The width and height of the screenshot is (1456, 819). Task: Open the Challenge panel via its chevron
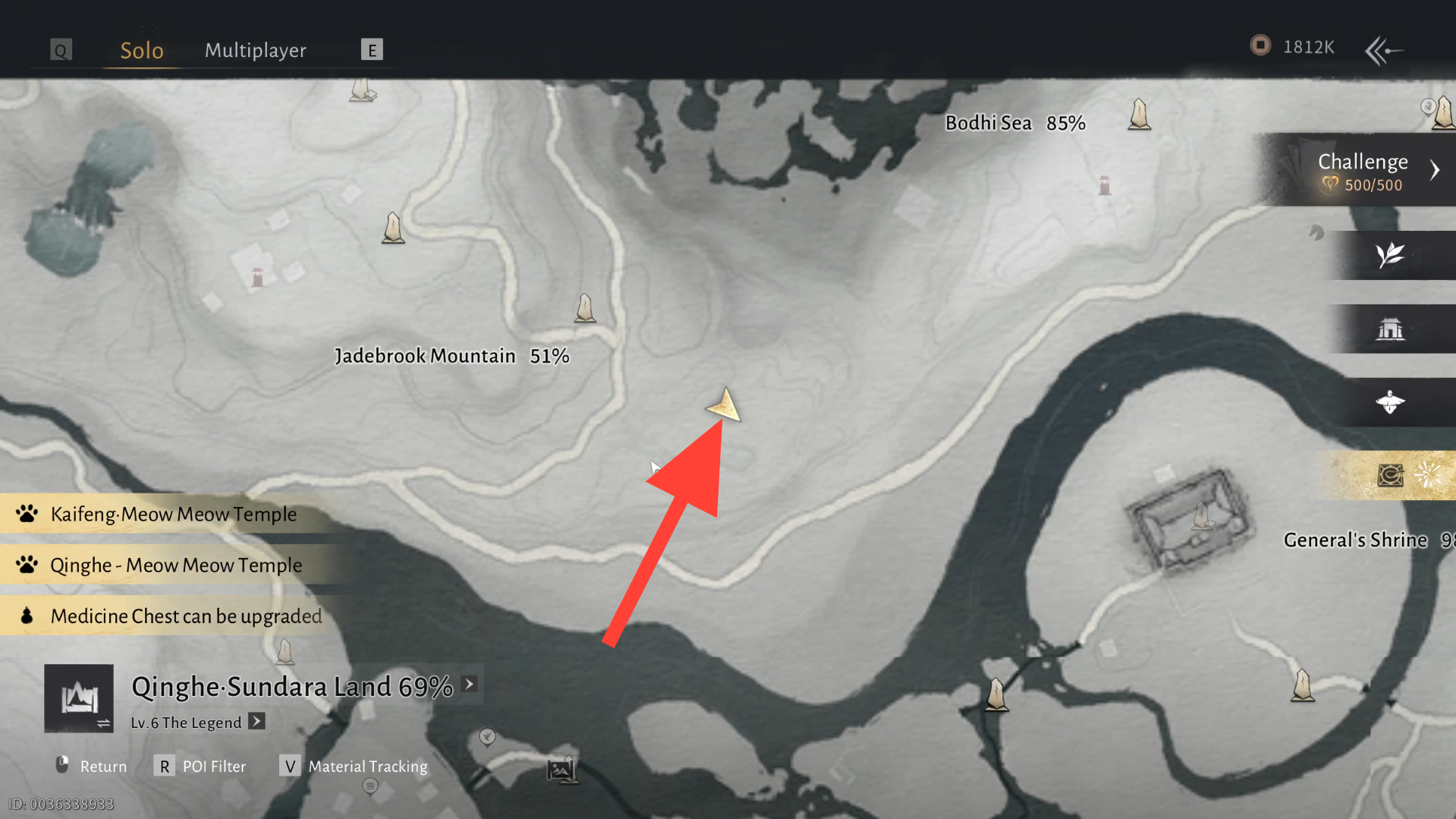[x=1436, y=169]
